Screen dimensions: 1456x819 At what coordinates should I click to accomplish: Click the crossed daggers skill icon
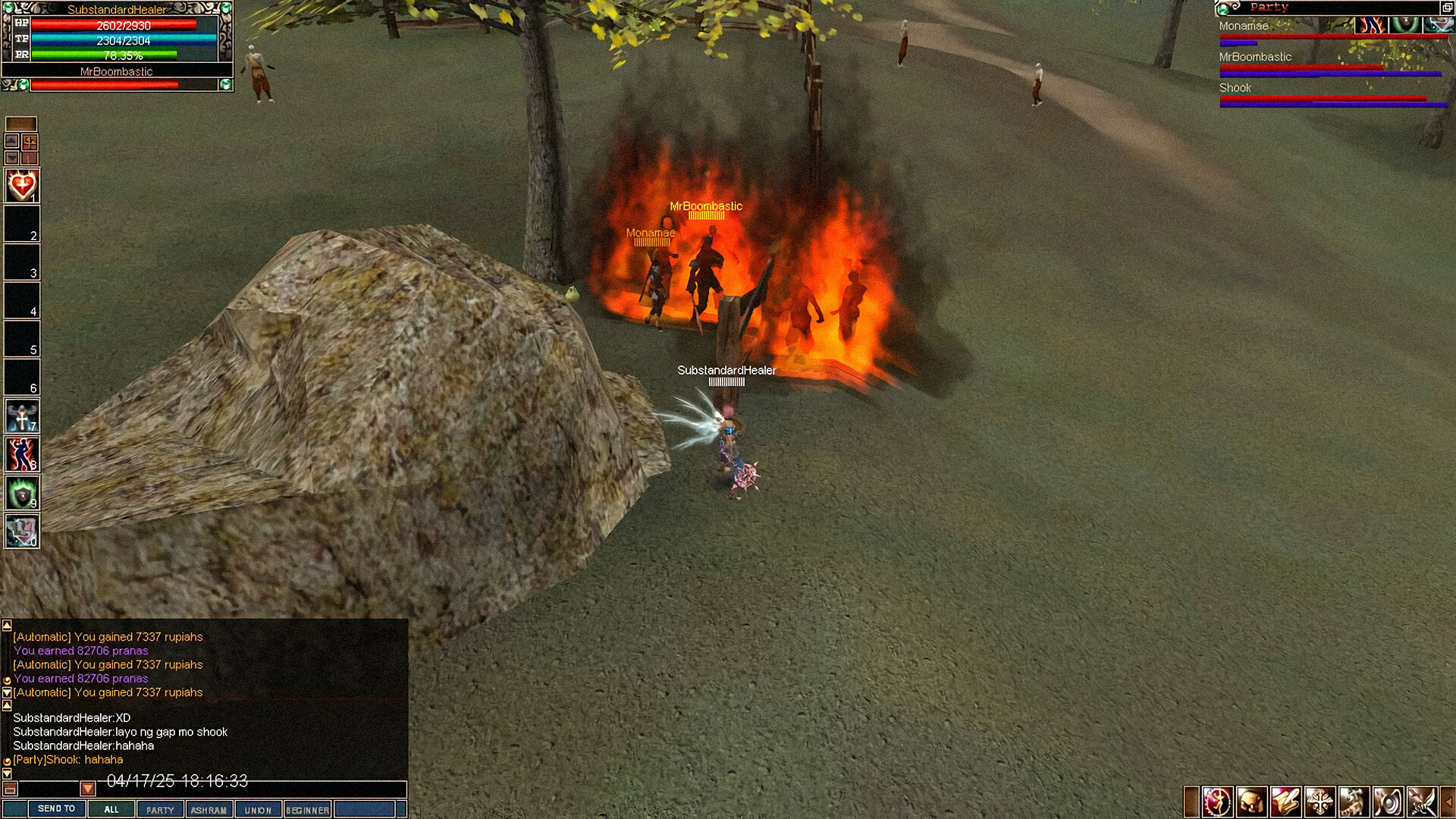click(1422, 800)
